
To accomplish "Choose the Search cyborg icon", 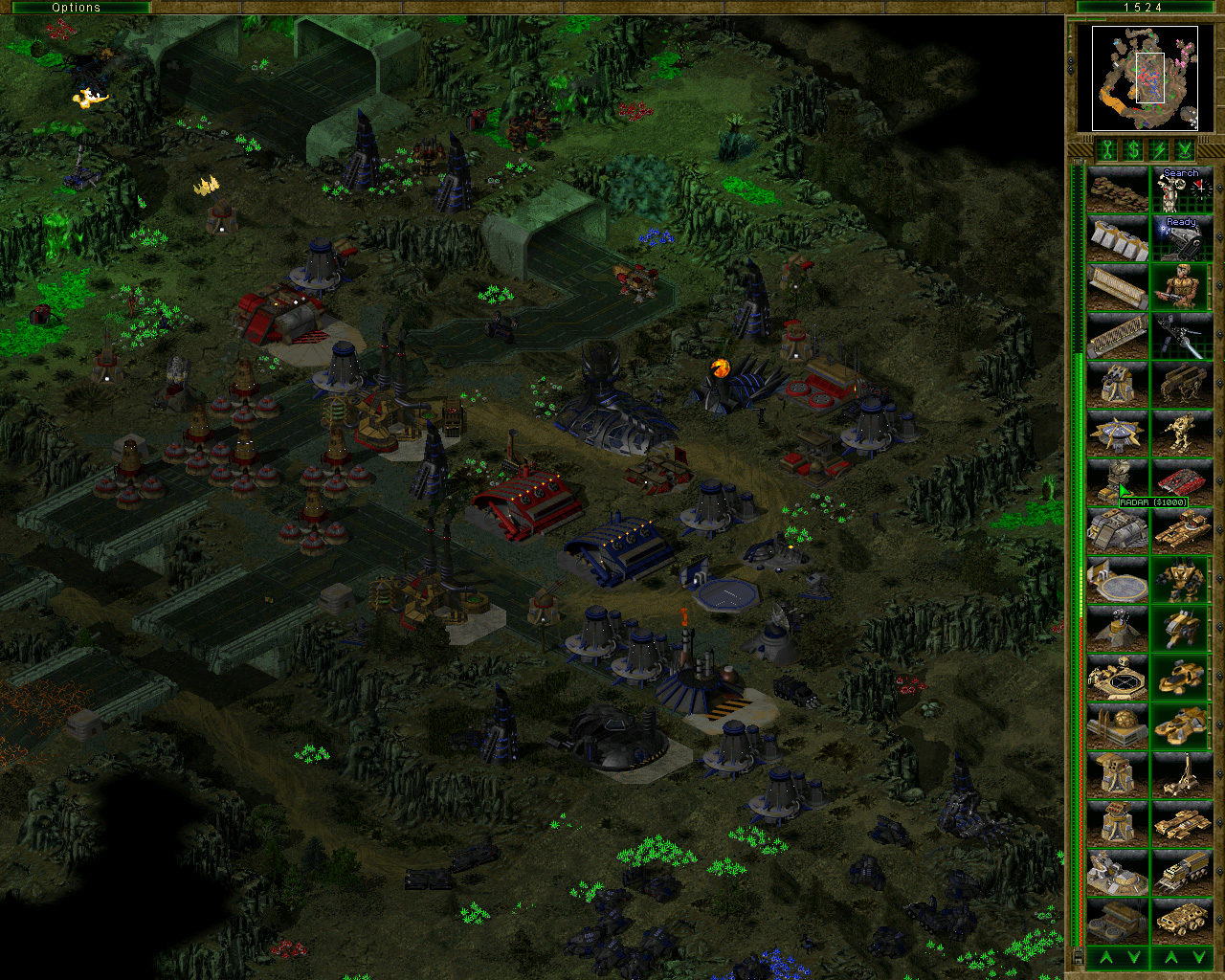I will [1182, 189].
